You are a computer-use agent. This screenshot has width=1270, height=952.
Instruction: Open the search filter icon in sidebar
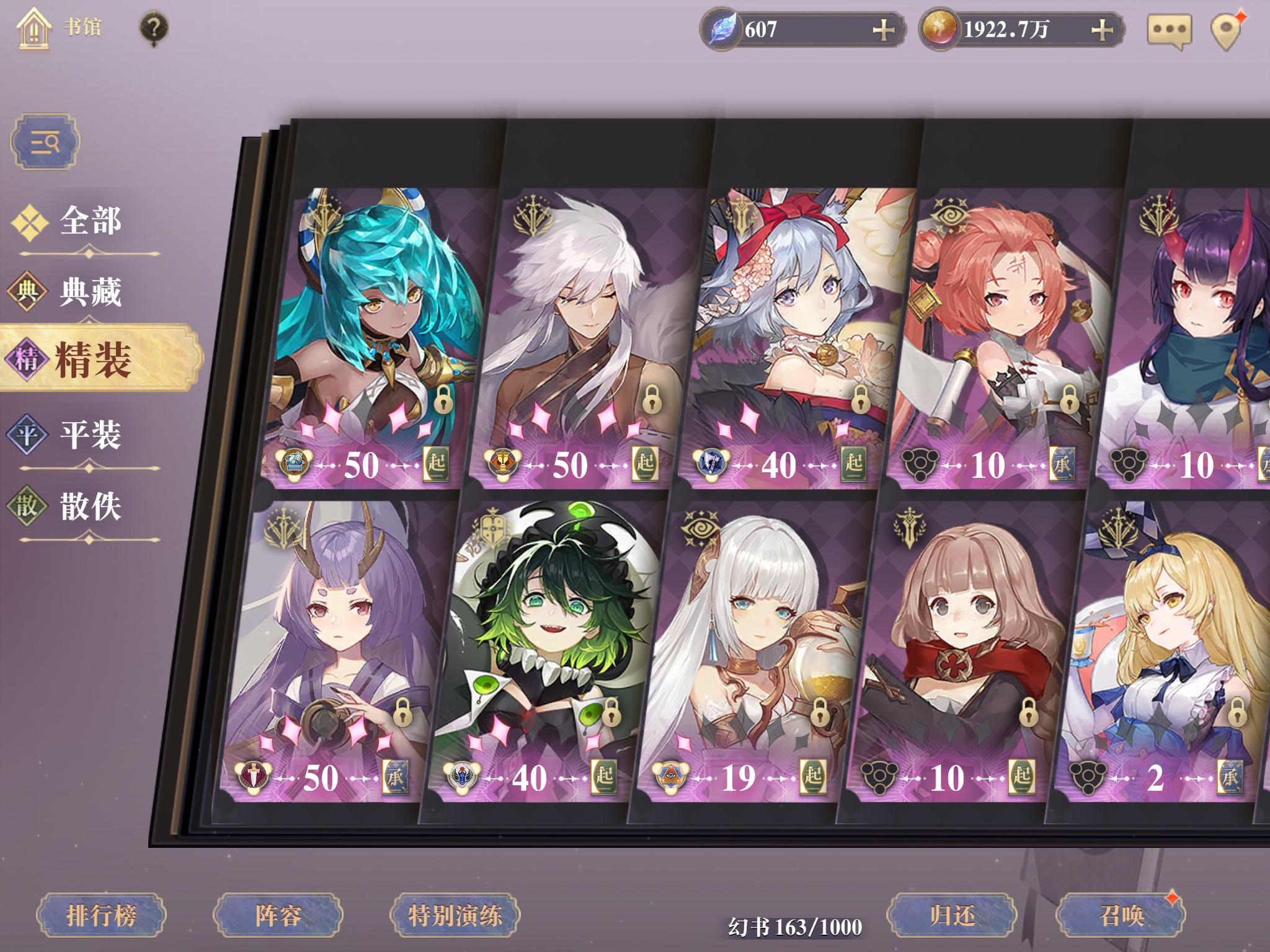click(45, 141)
